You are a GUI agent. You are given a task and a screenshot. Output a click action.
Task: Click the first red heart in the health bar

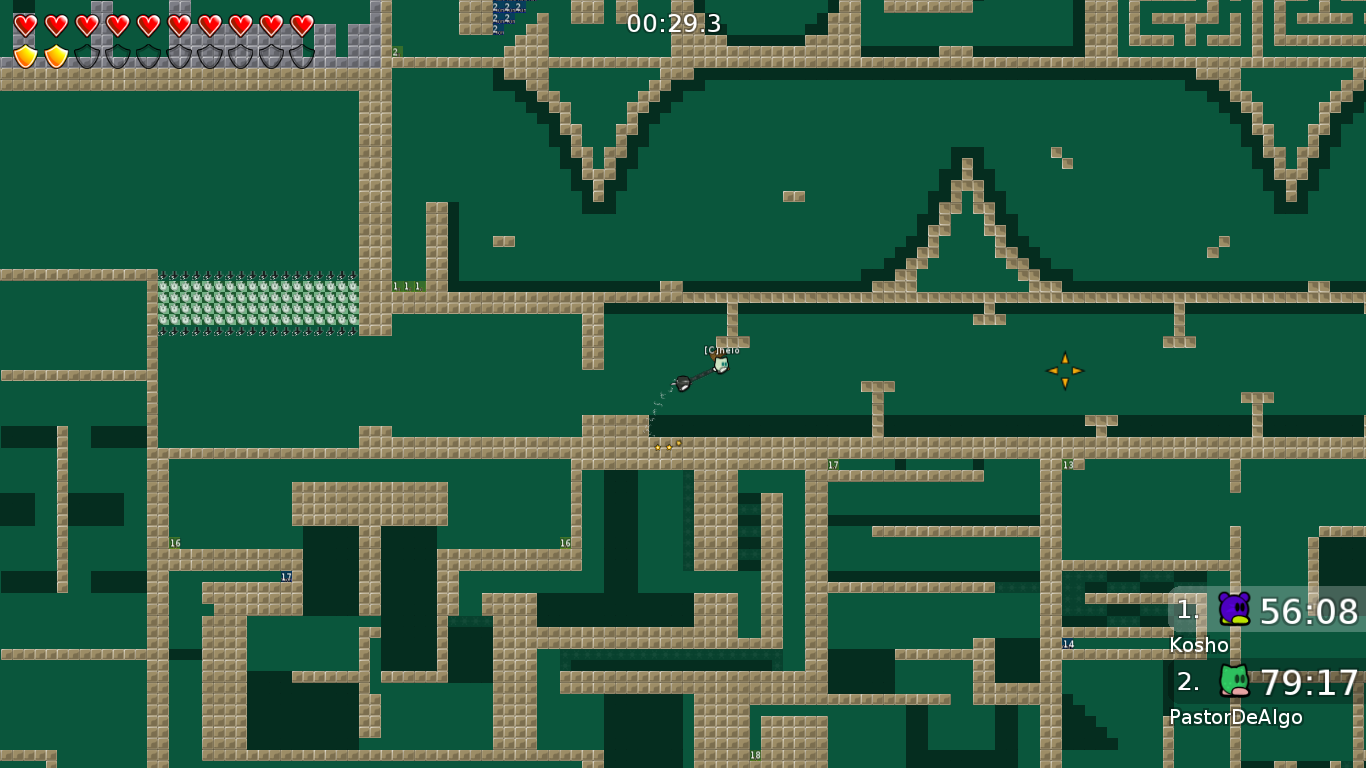26,25
